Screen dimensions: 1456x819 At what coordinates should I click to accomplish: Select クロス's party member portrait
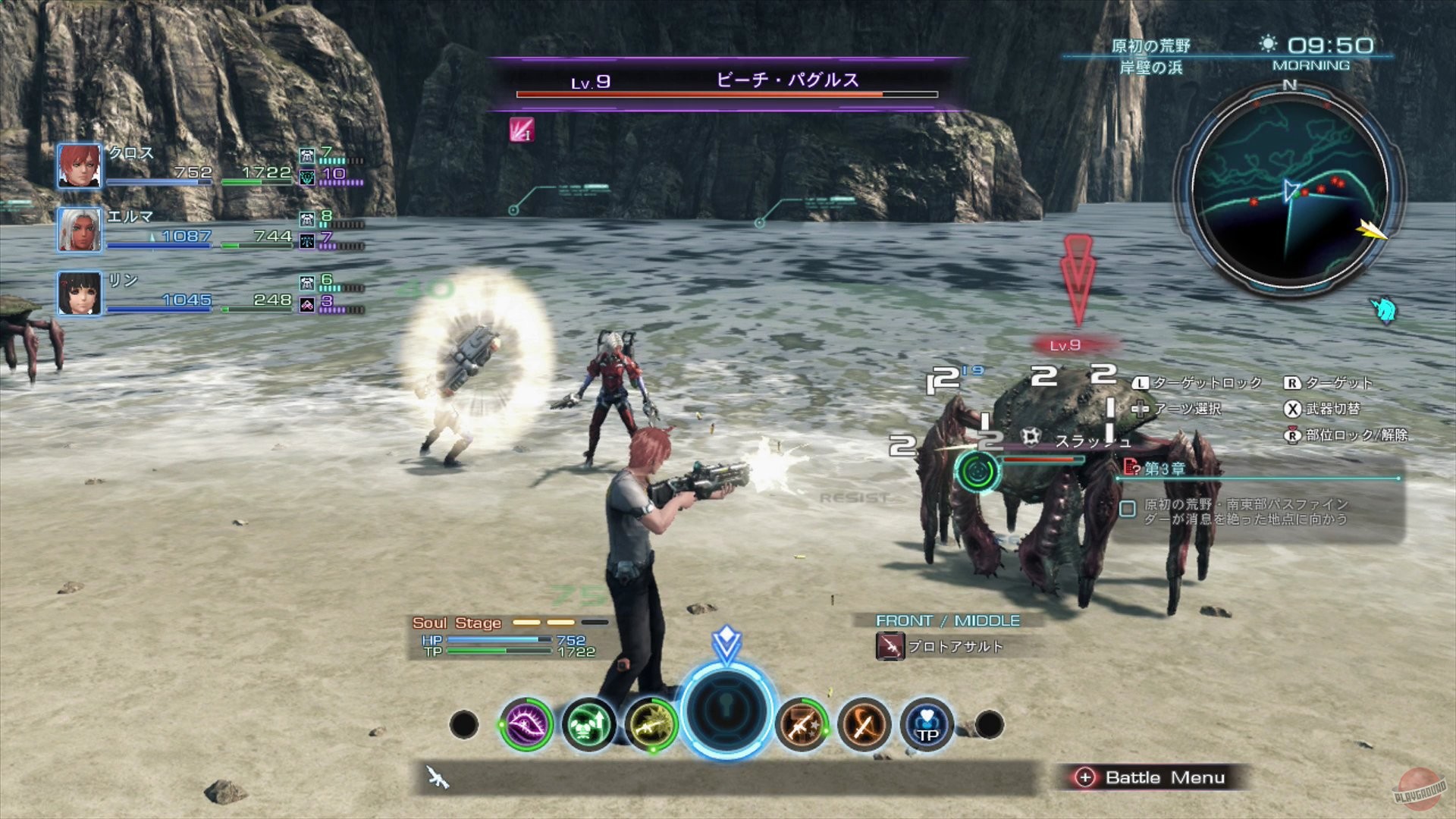coord(78,165)
